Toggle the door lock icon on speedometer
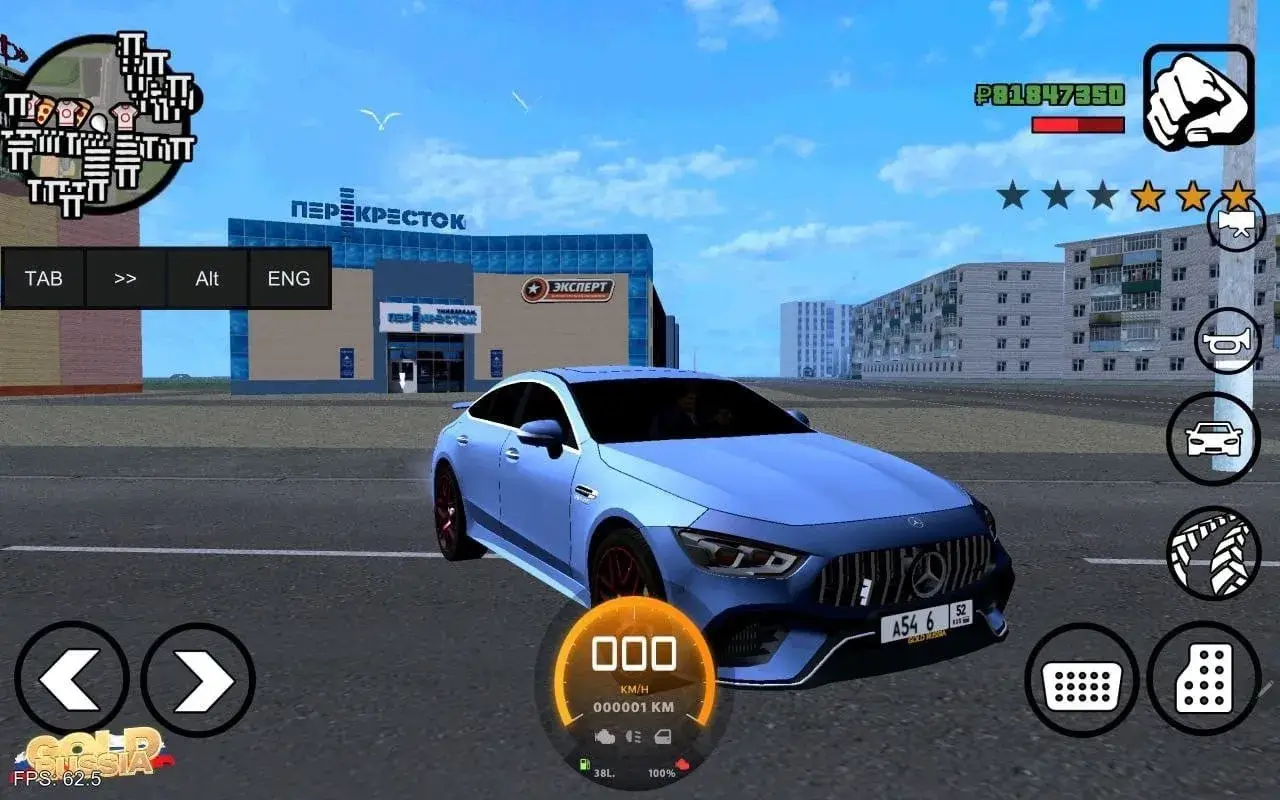This screenshot has width=1280, height=800. pos(663,737)
